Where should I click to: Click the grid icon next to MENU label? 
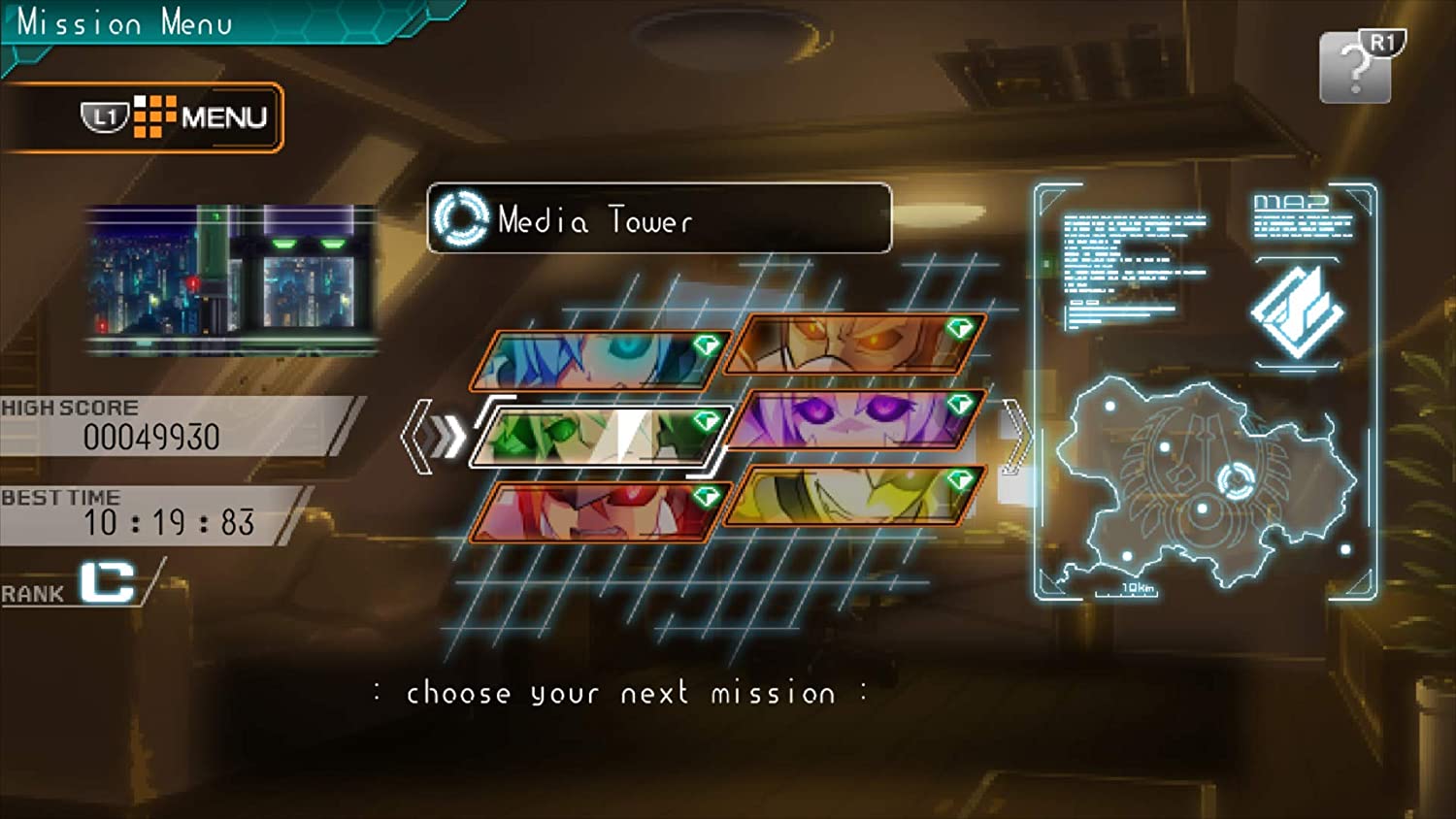[x=157, y=115]
